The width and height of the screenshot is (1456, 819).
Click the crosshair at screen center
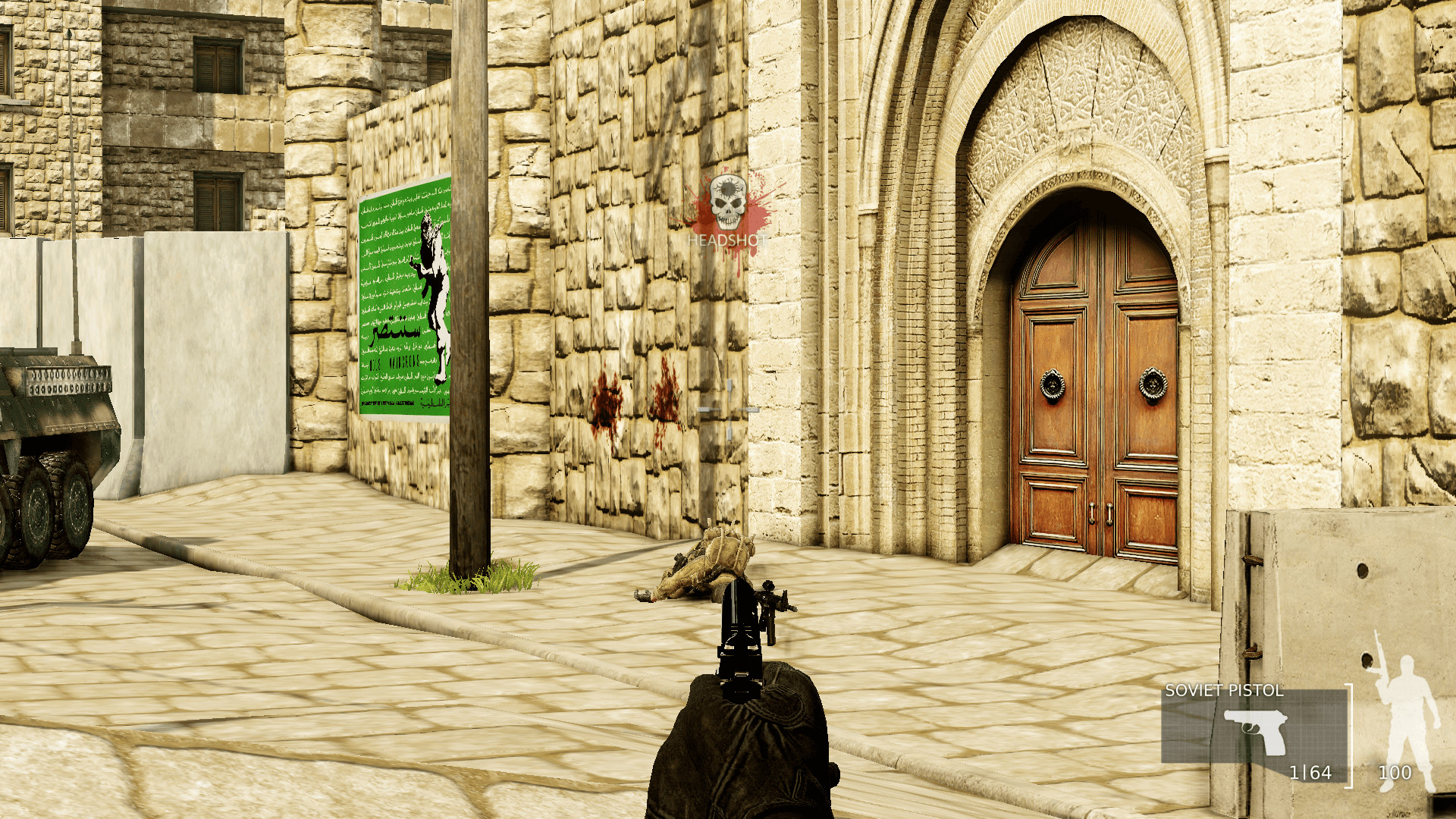click(728, 409)
